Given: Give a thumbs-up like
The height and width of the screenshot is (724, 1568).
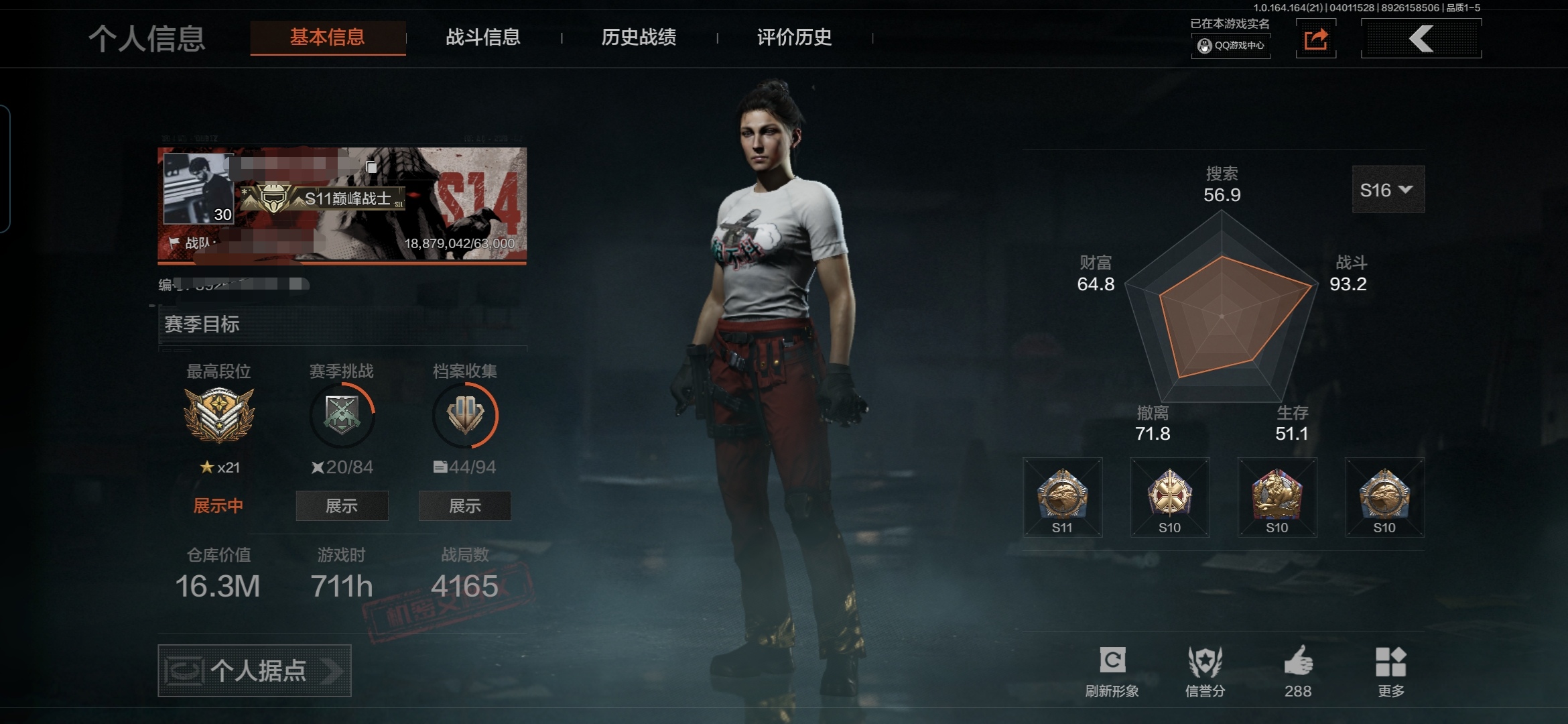Looking at the screenshot, I should [1298, 662].
